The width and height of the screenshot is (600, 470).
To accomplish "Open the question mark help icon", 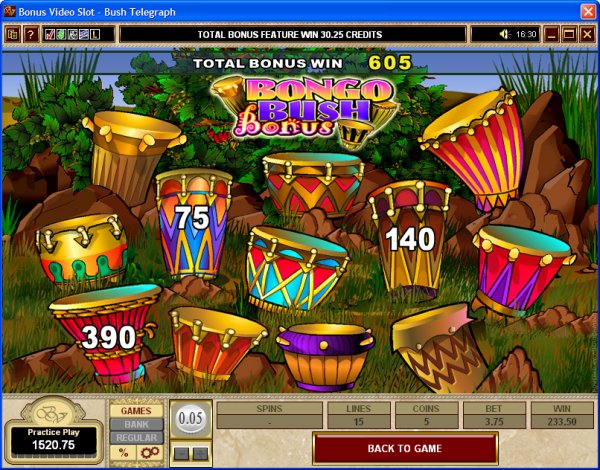I will [x=30, y=34].
